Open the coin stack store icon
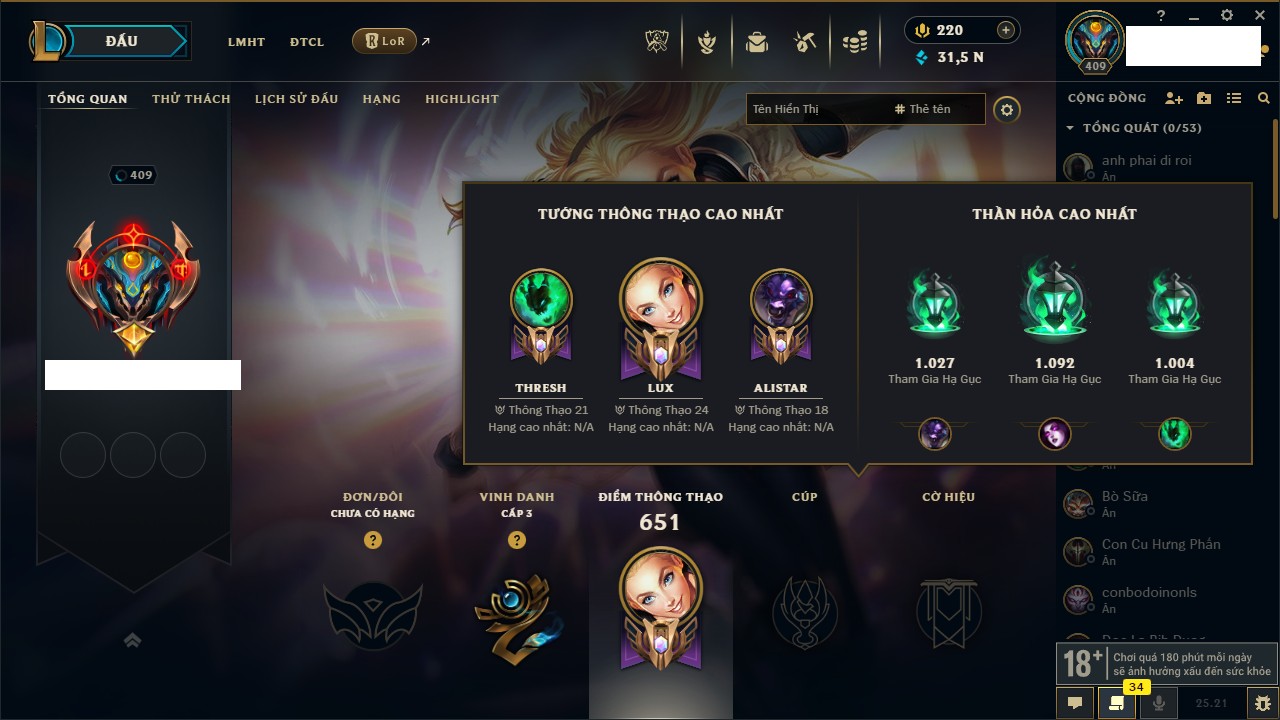 click(x=854, y=42)
